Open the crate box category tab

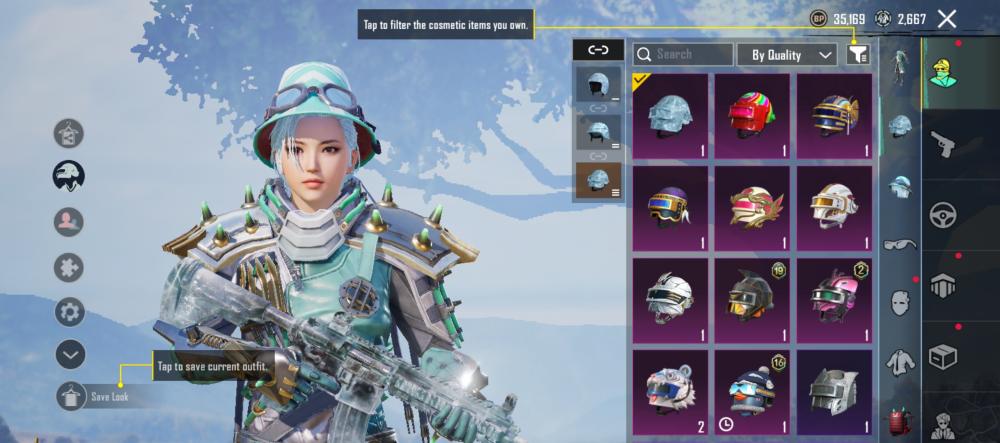pos(942,356)
